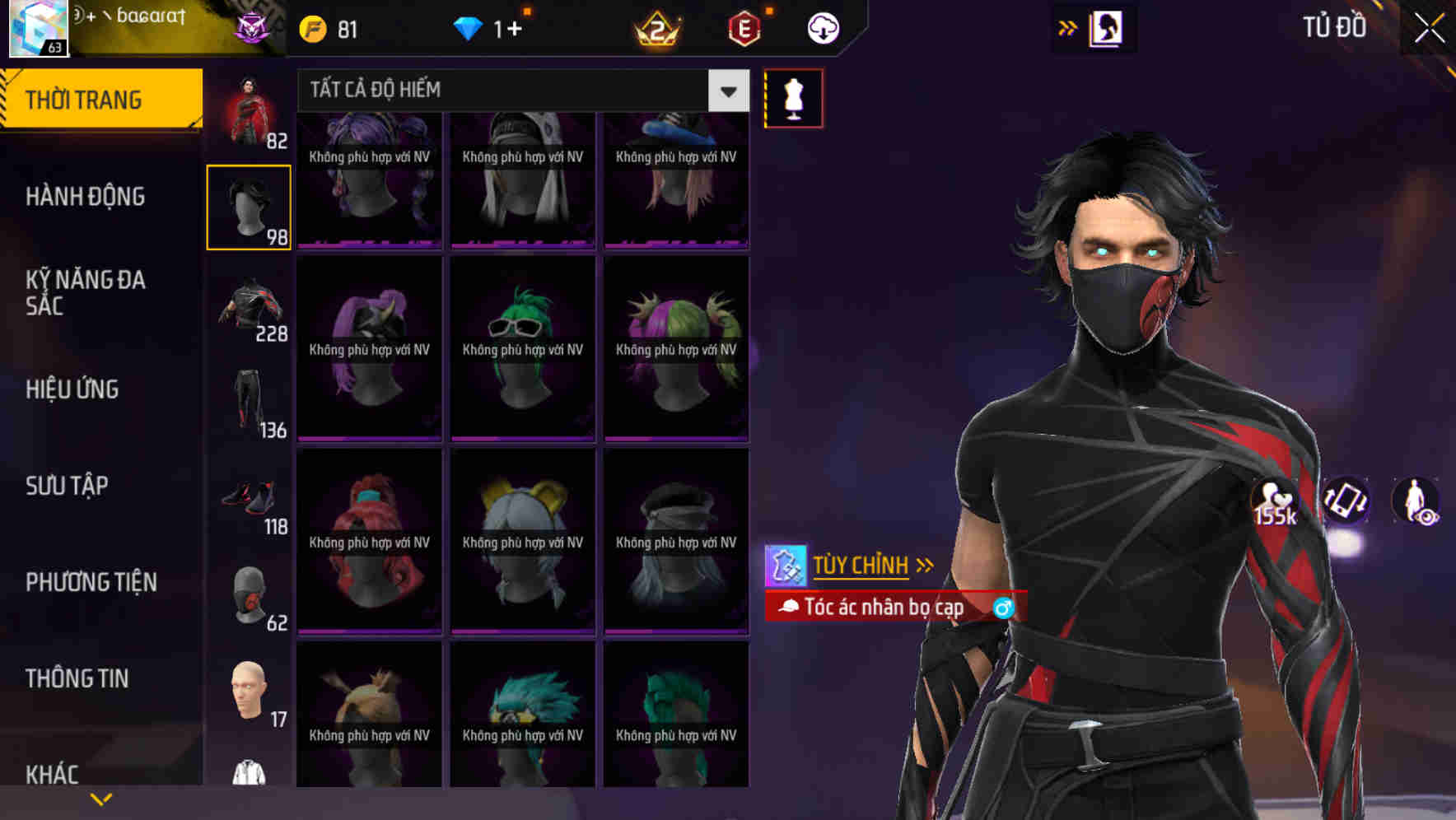
Task: Select the equipped hair slot showing 98
Action: point(249,206)
